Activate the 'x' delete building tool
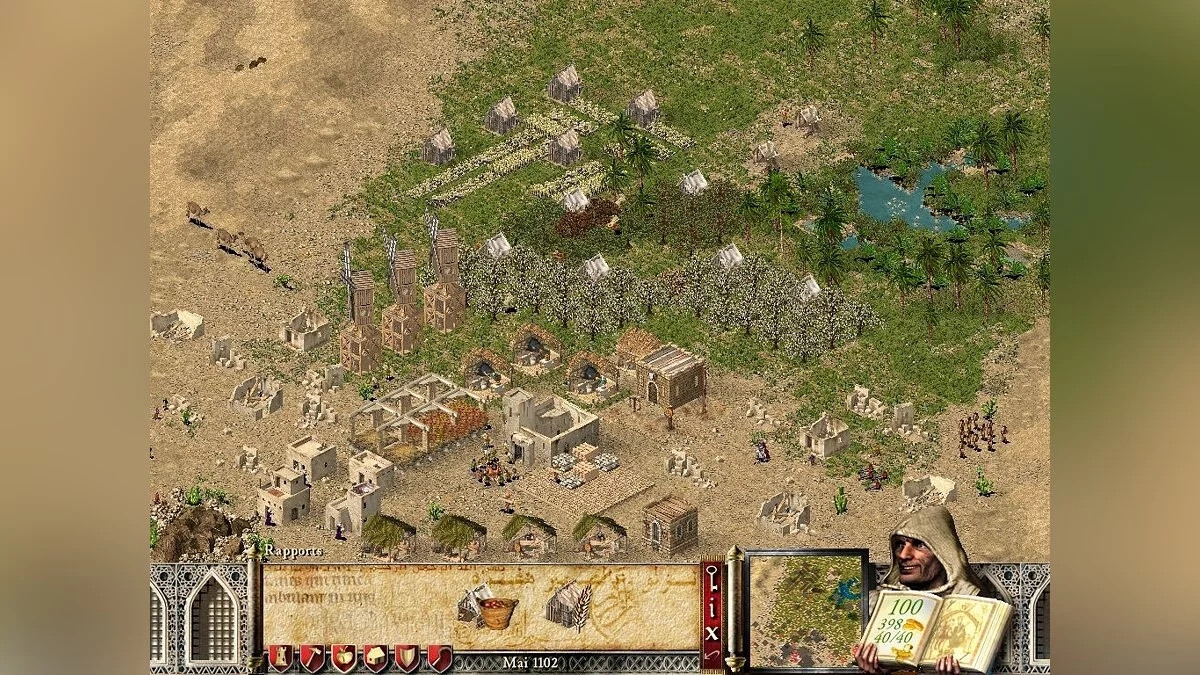This screenshot has height=675, width=1200. (712, 632)
